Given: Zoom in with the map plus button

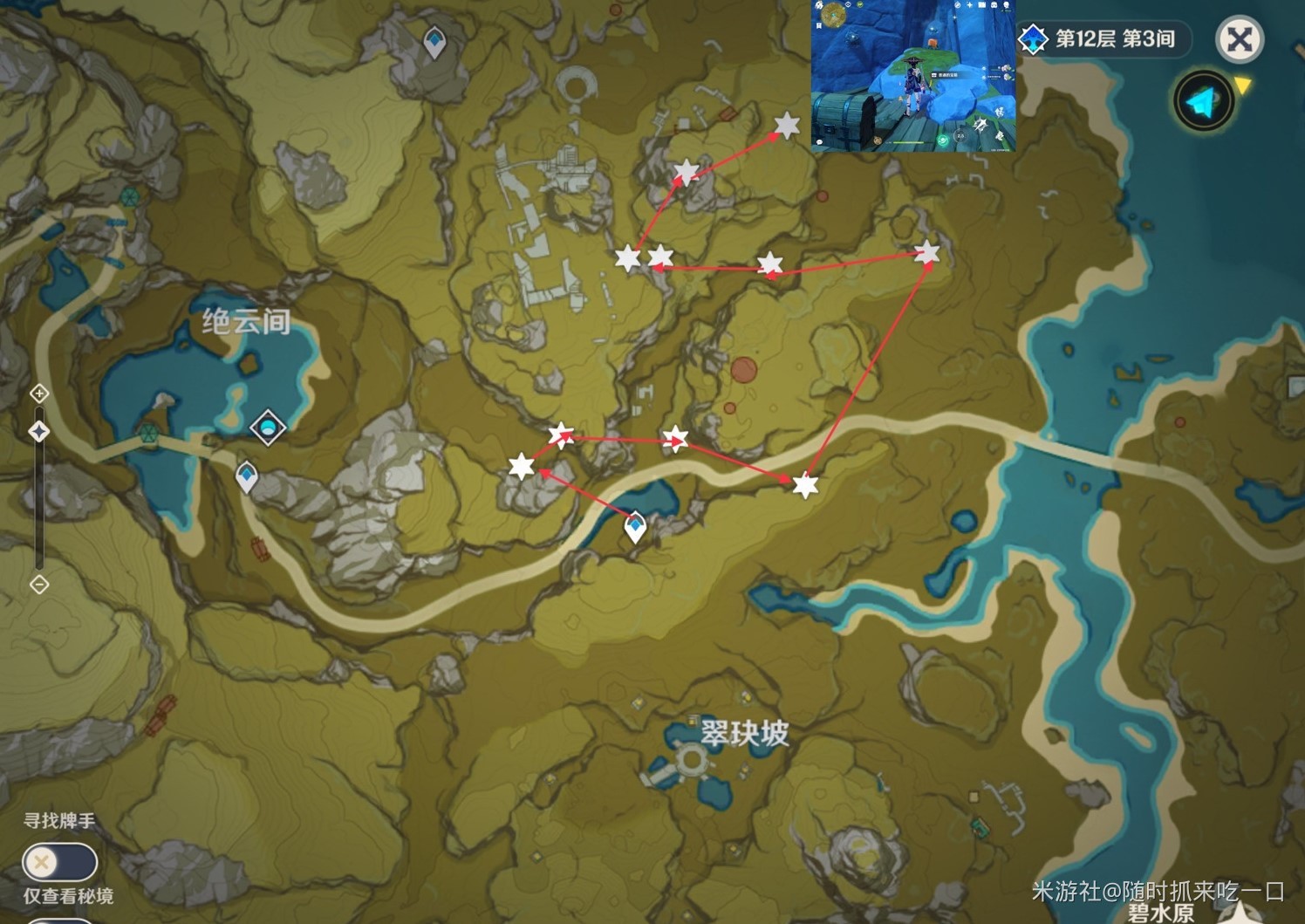Looking at the screenshot, I should click(39, 394).
